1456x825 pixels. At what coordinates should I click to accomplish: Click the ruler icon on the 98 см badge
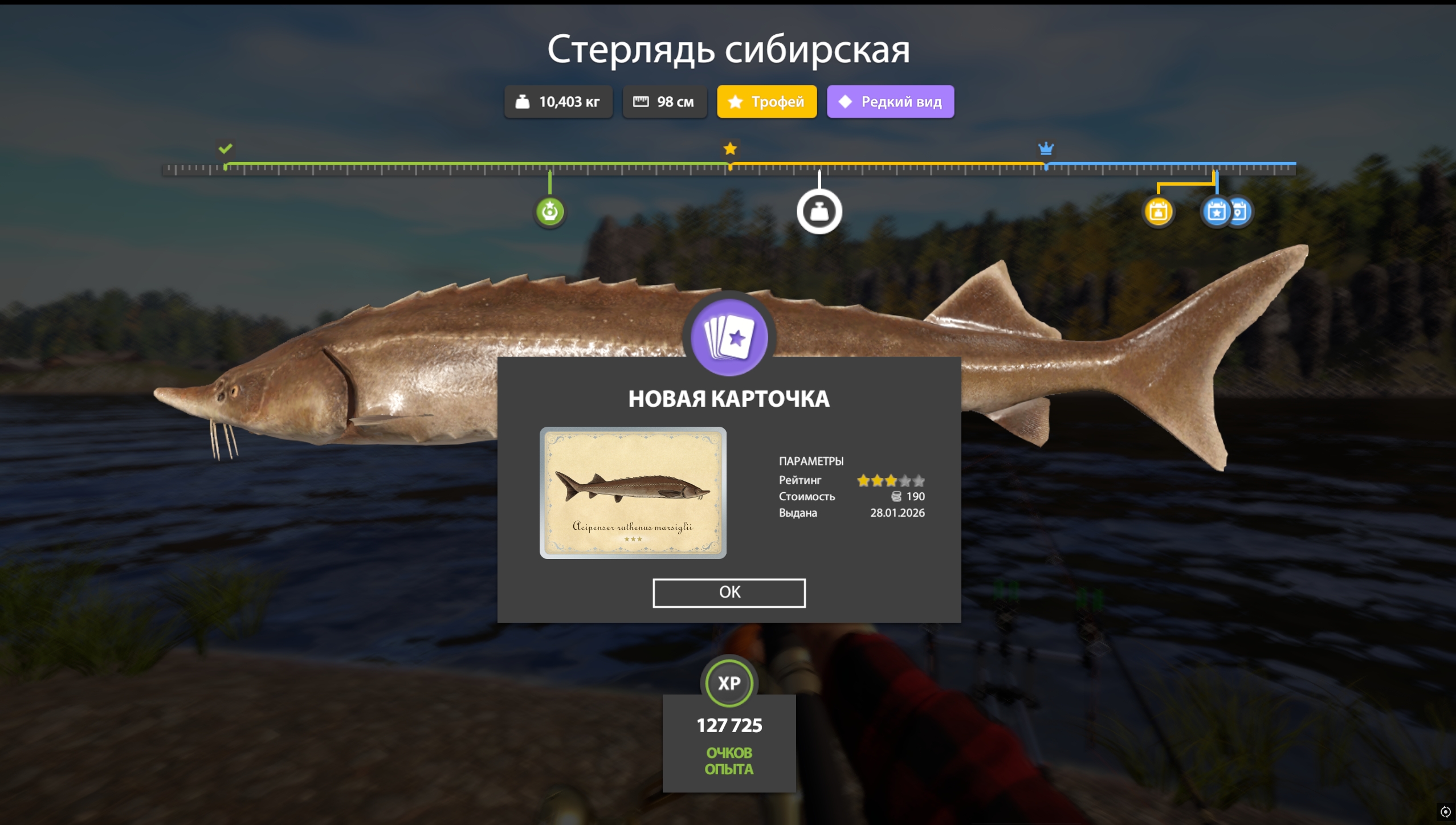point(642,101)
